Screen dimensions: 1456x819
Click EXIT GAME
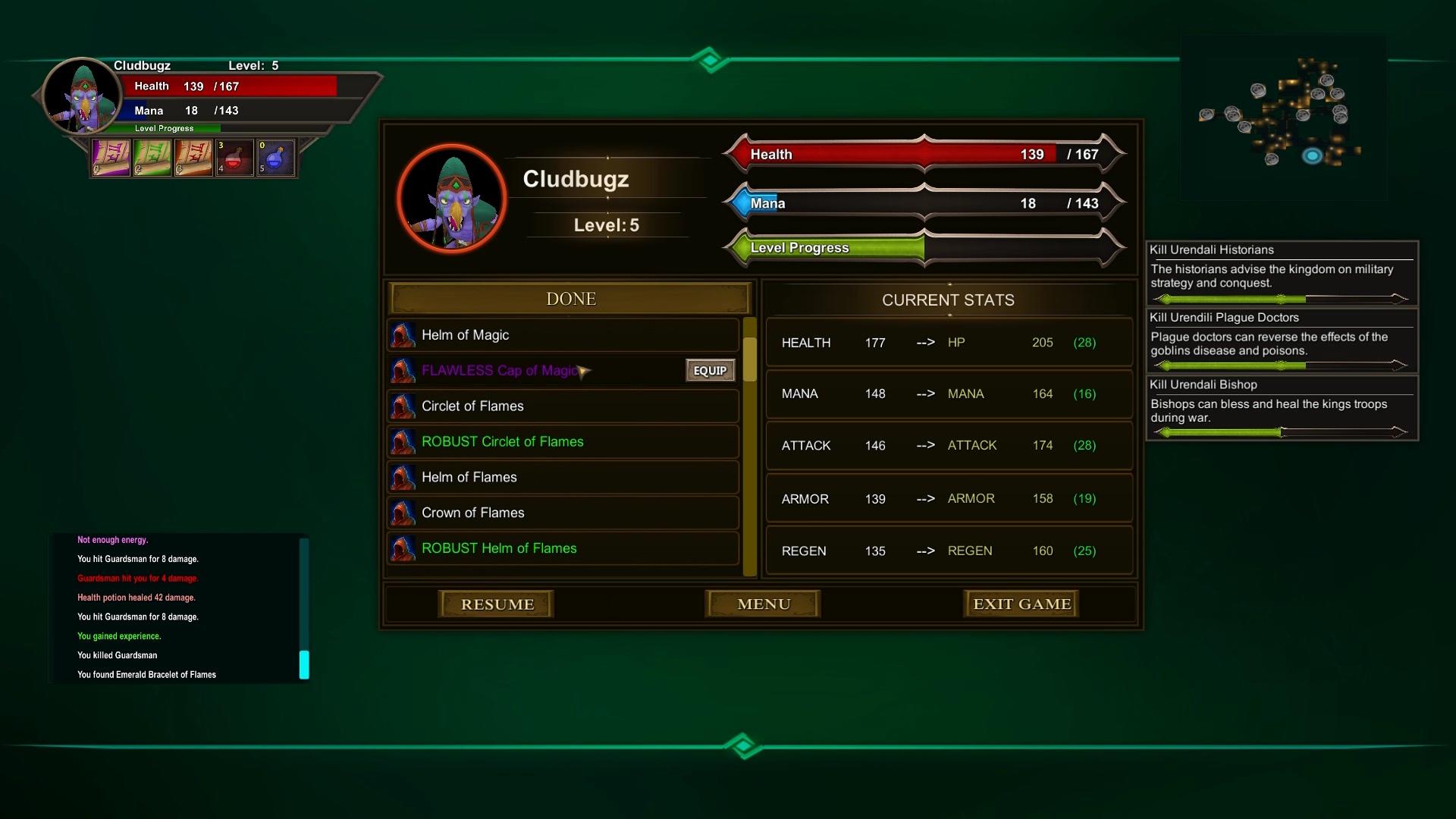click(x=1021, y=603)
